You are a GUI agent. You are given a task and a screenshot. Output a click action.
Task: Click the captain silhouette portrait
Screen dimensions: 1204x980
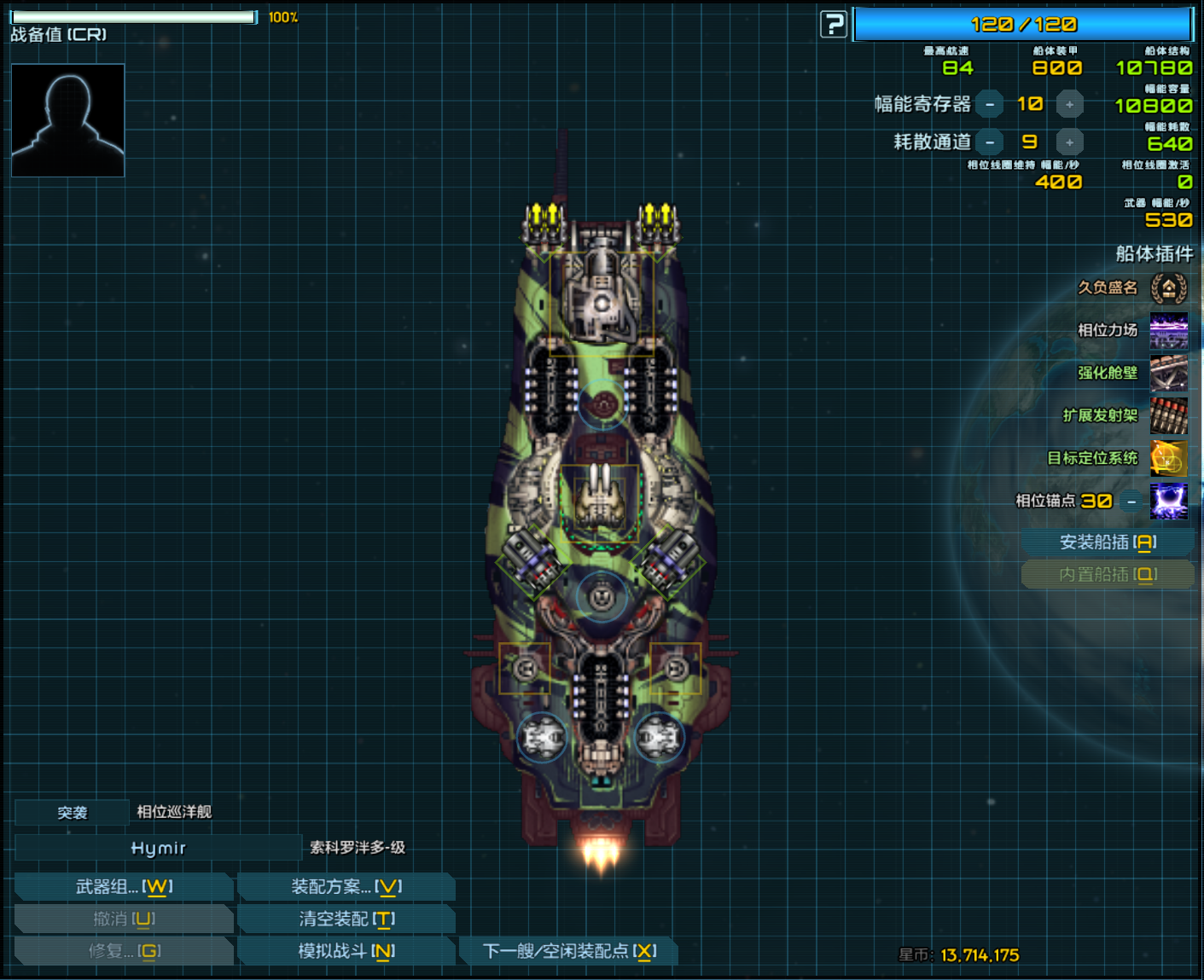coord(68,120)
